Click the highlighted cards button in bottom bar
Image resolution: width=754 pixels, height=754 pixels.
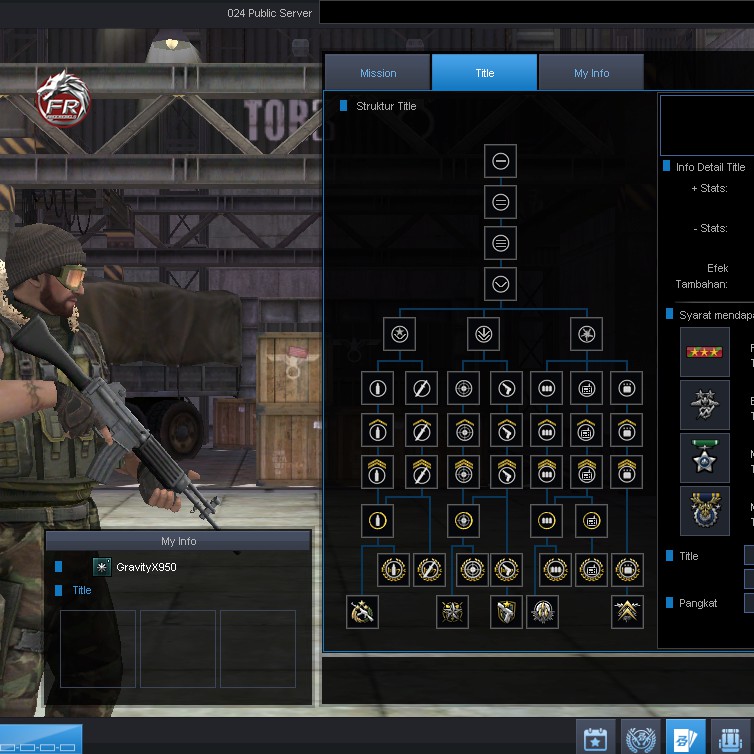pyautogui.click(x=685, y=738)
